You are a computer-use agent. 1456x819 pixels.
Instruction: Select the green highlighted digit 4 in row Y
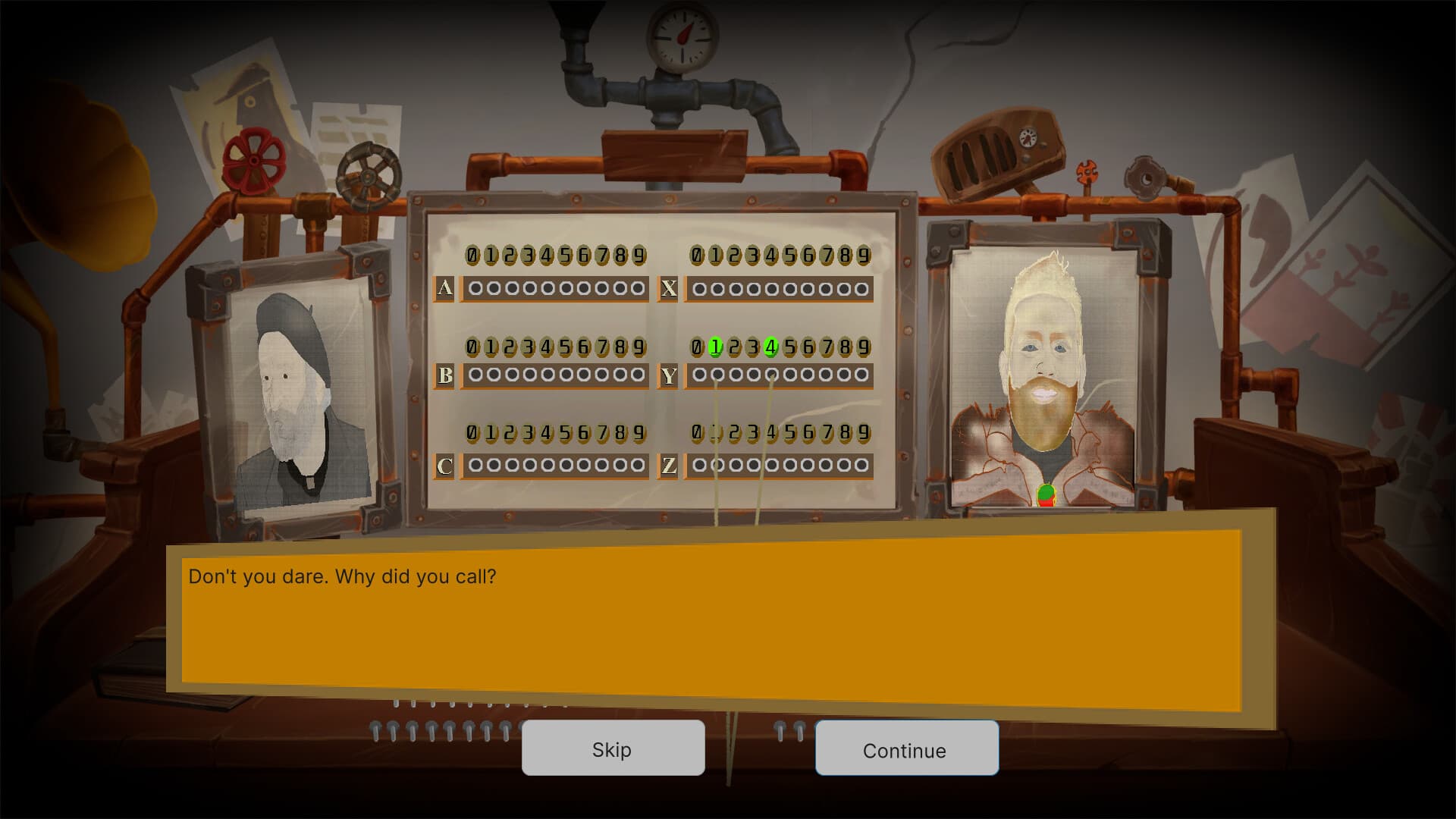pos(770,348)
